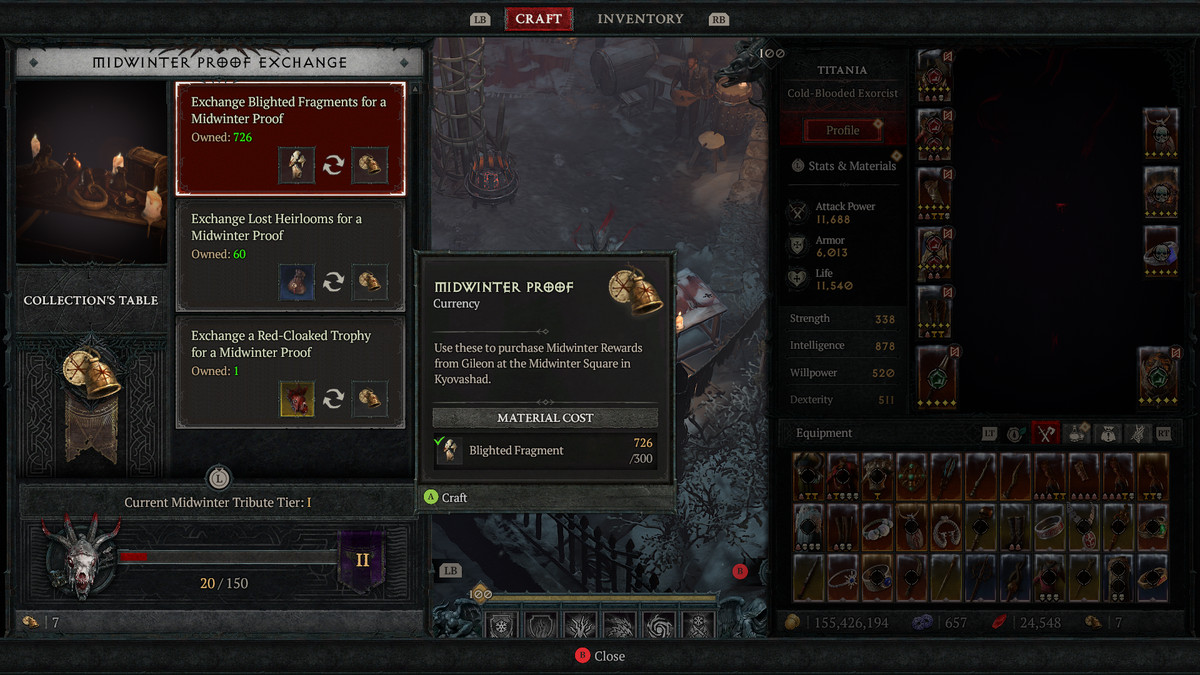Click the Tribute Tier II banner
Image resolution: width=1200 pixels, height=675 pixels.
tap(362, 559)
